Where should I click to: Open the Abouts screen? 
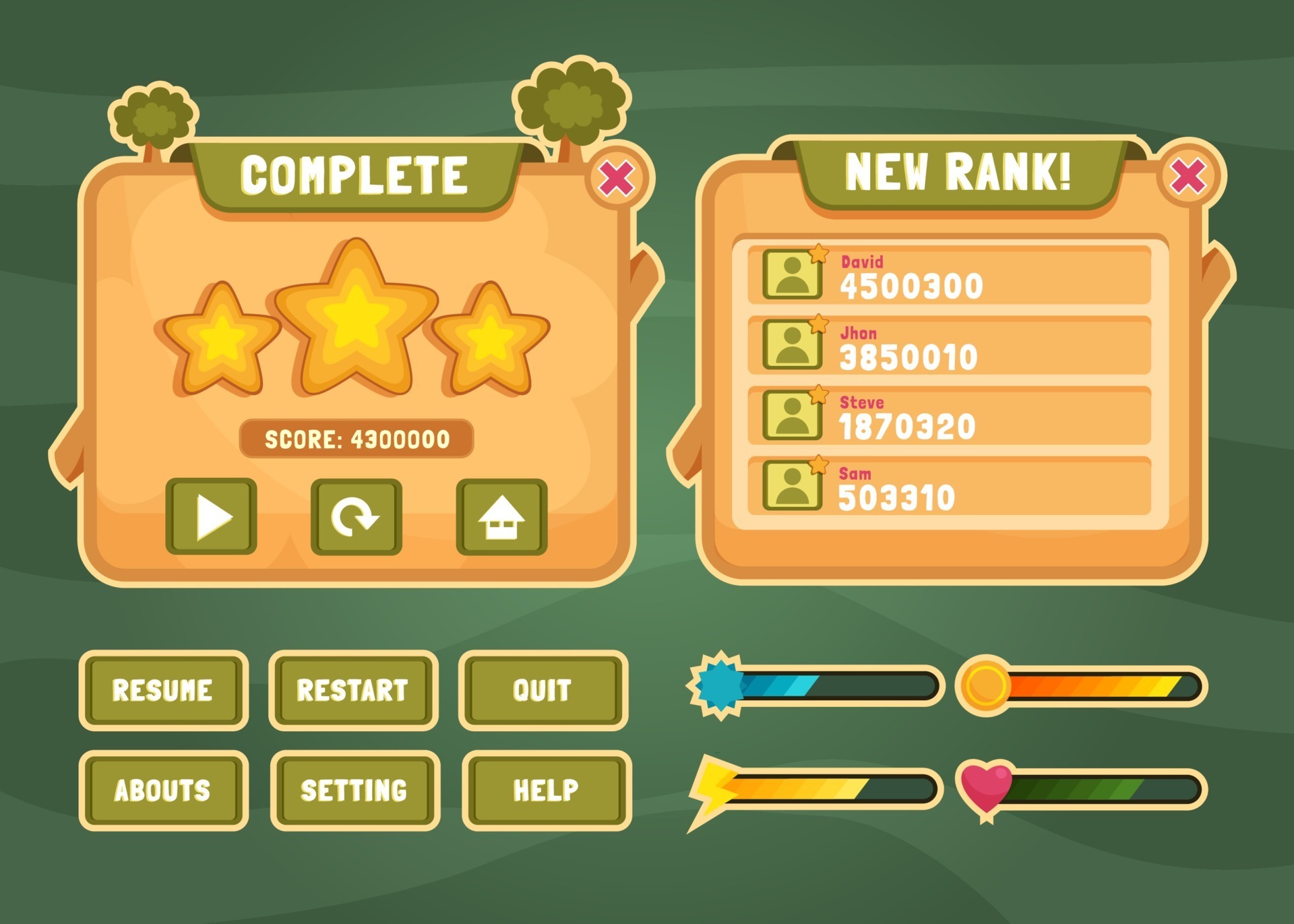(164, 788)
